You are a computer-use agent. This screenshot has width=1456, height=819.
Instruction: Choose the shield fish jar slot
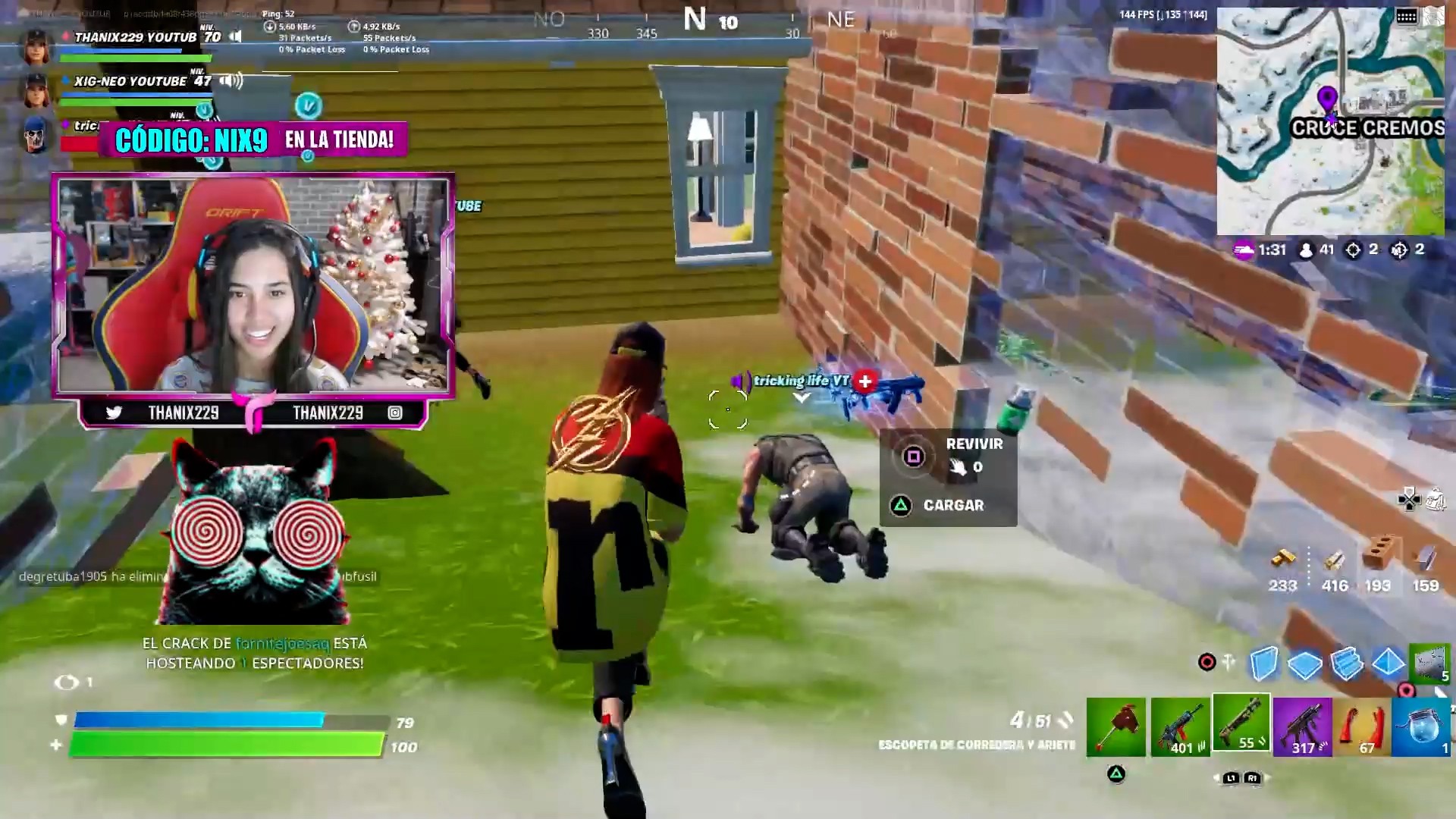pyautogui.click(x=1422, y=728)
